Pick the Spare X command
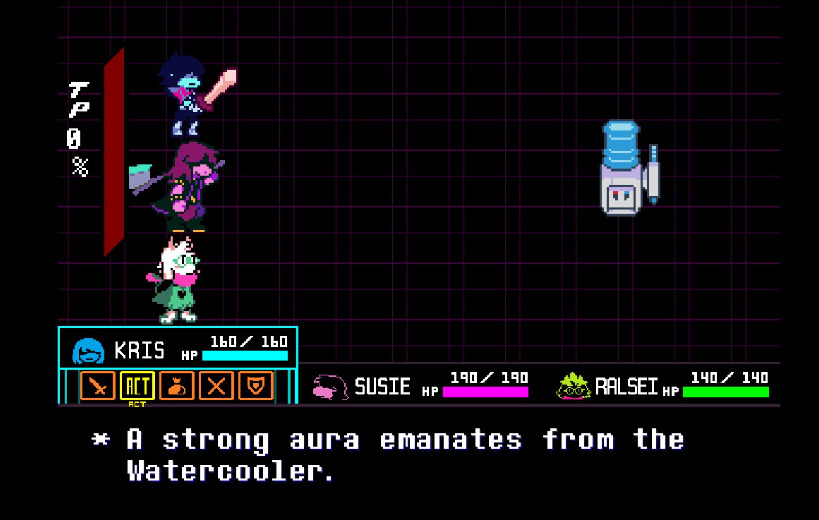819x520 pixels. pyautogui.click(x=216, y=385)
